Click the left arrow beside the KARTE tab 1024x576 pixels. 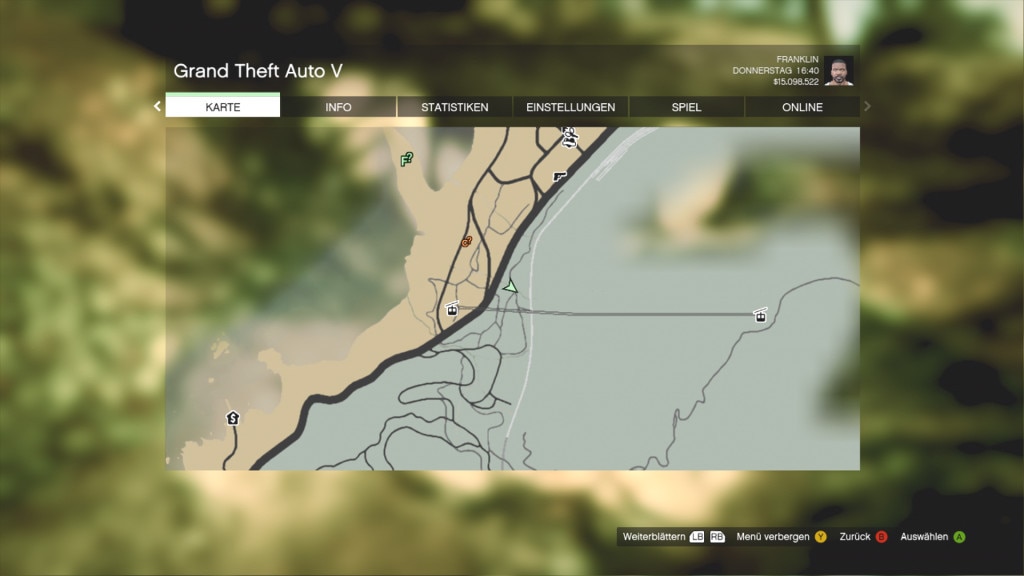point(157,106)
